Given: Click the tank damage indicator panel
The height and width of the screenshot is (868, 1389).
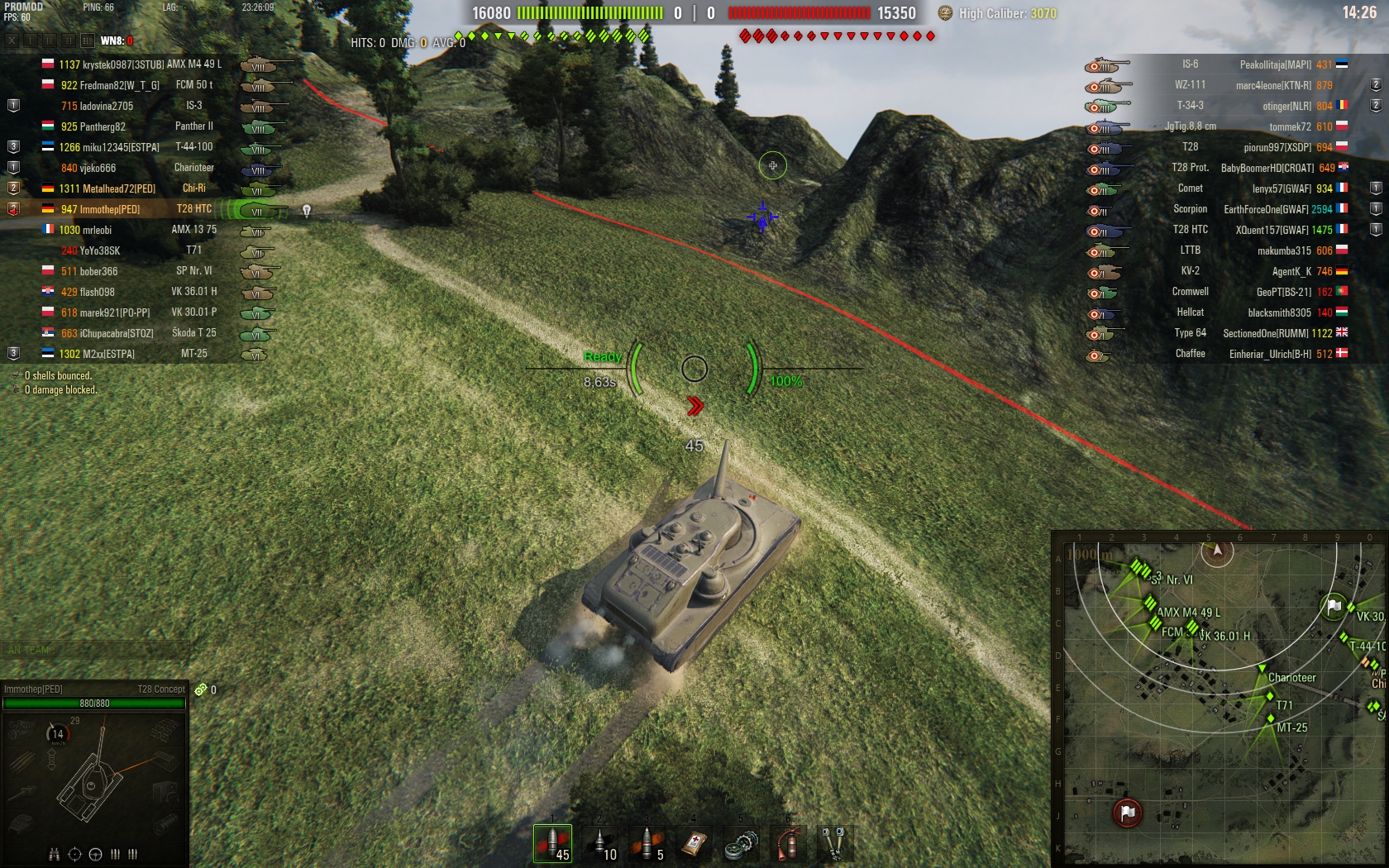Looking at the screenshot, I should point(94,777).
